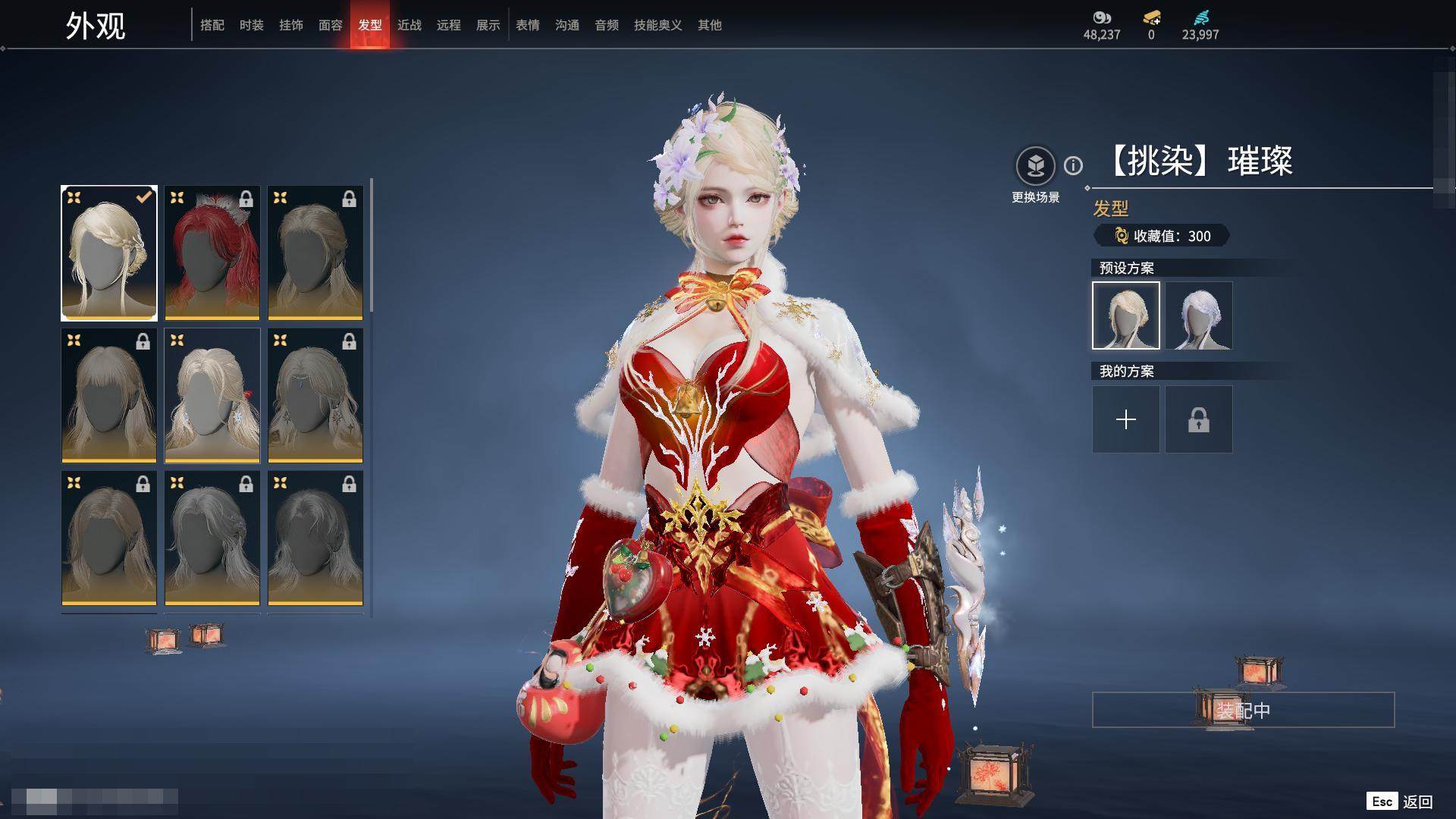The image size is (1456, 819).
Task: Select the 挂饰 accessories tab
Action: point(290,25)
